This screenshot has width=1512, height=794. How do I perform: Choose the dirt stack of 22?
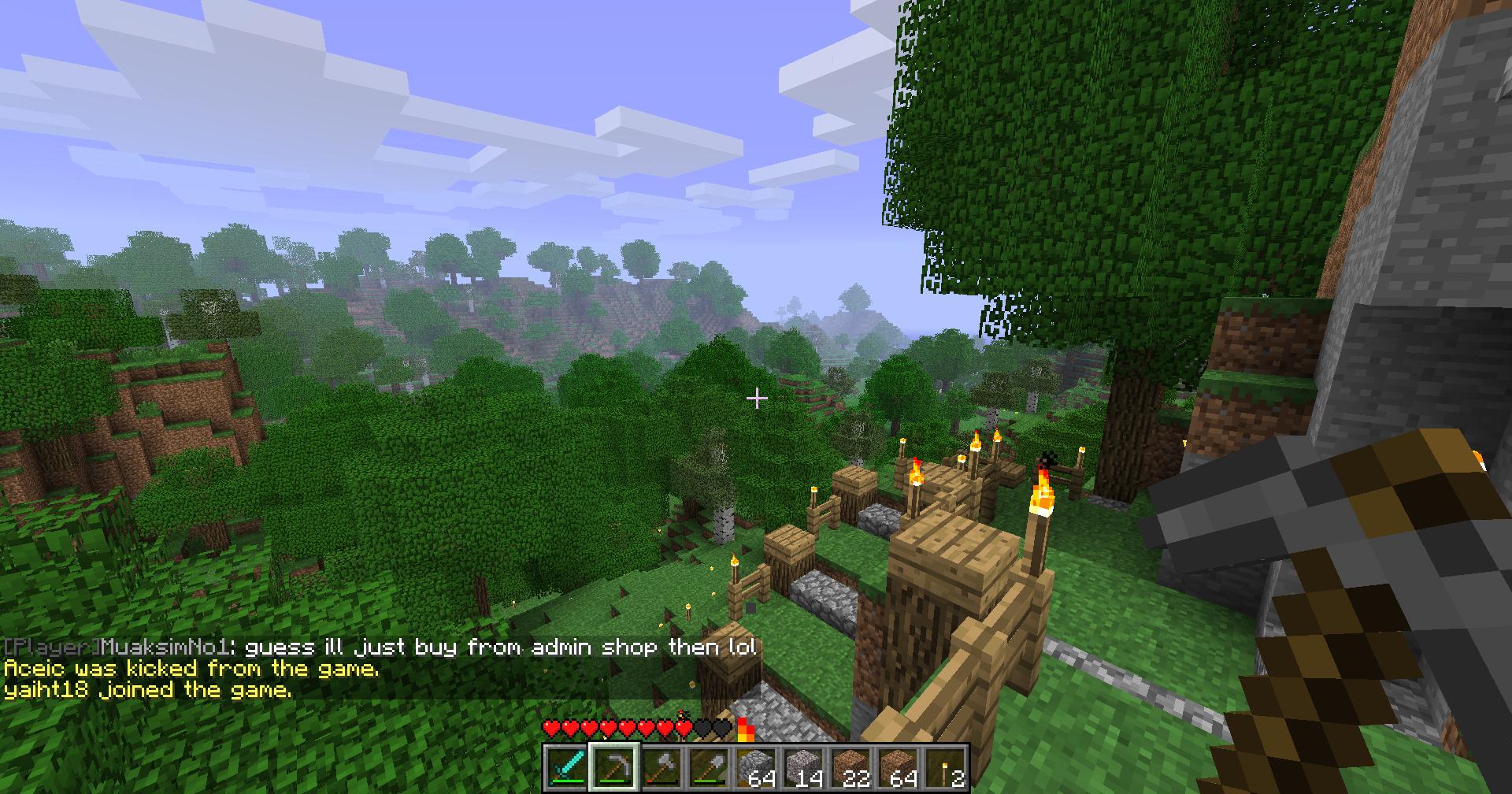point(850,767)
